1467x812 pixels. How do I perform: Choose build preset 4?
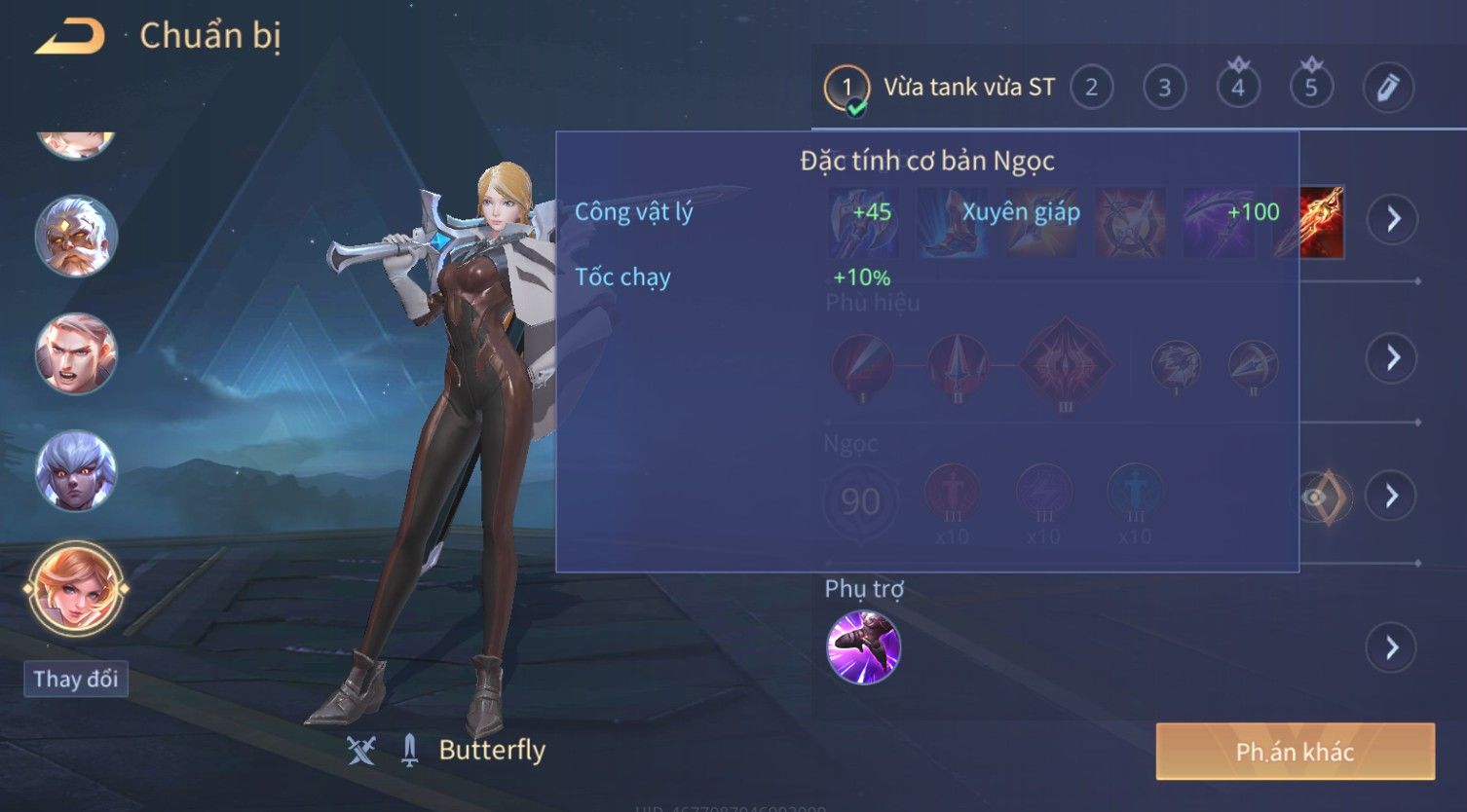coord(1237,89)
